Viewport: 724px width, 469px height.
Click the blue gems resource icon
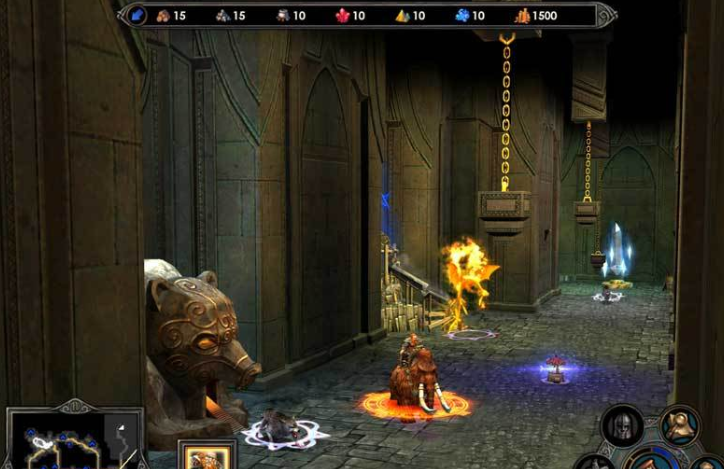point(462,15)
